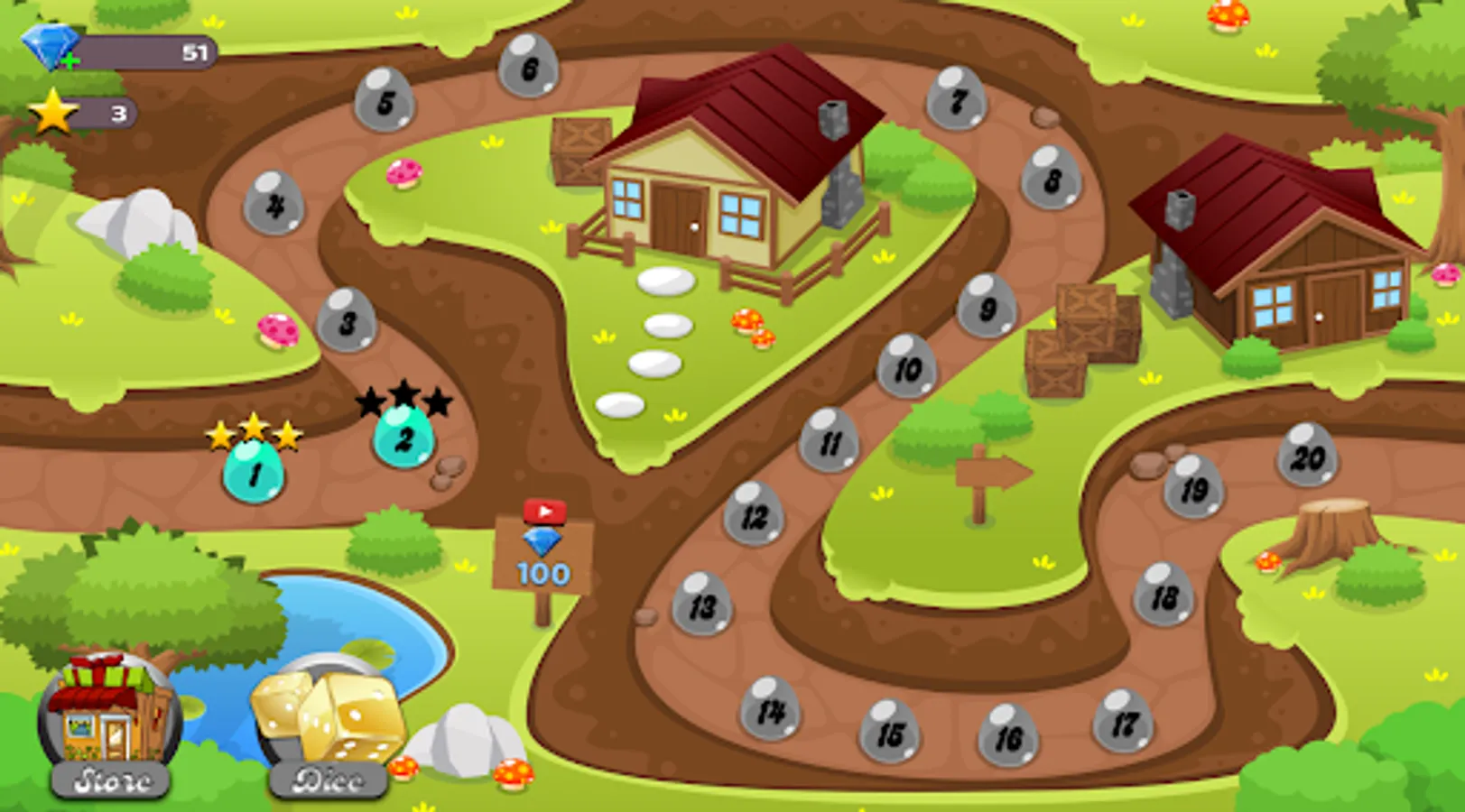Replay level 2 showing three black stars
This screenshot has height=812, width=1465.
(x=403, y=438)
